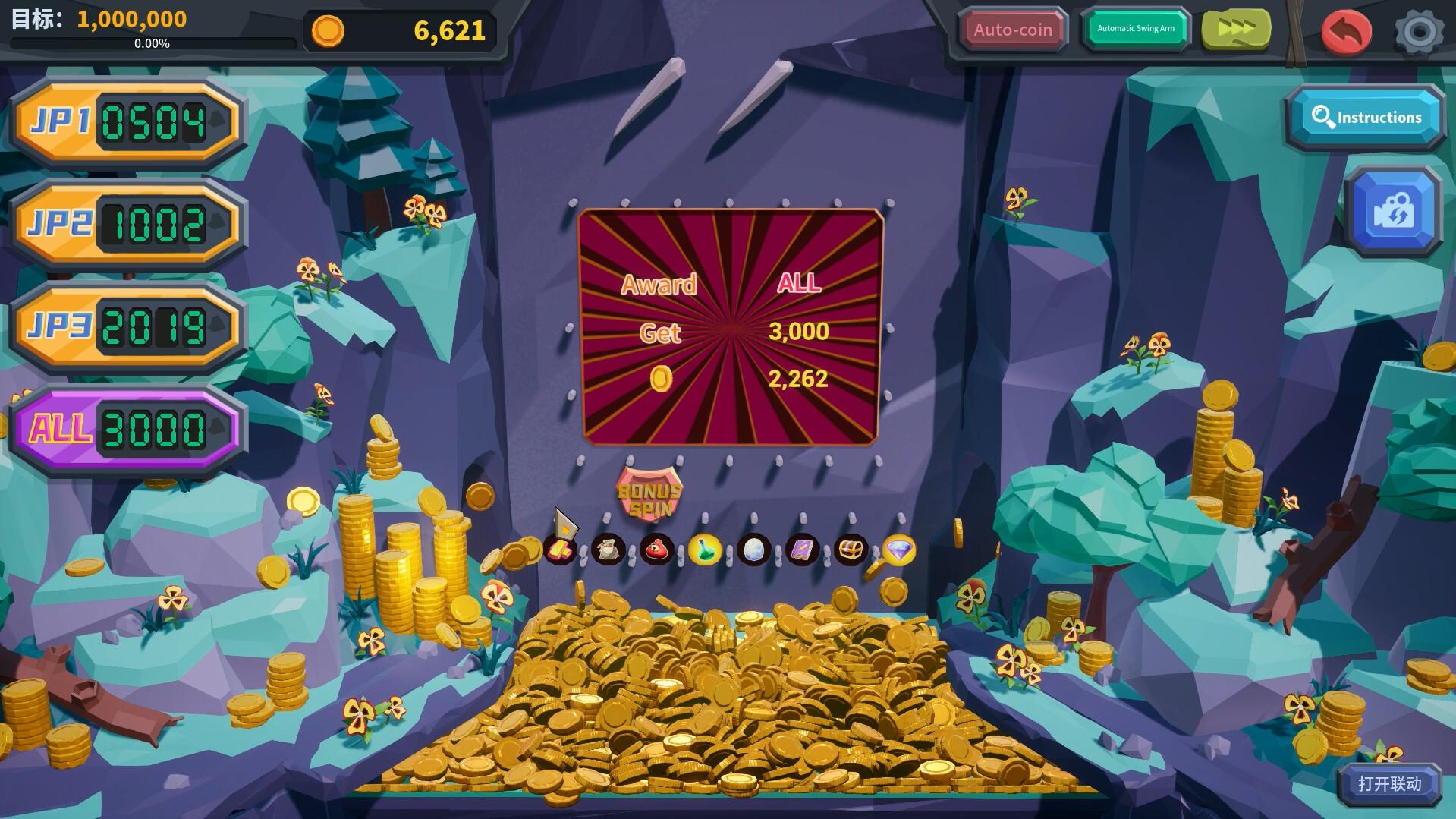The image size is (1456, 819).
Task: Activate the fast-forward speed icon
Action: pyautogui.click(x=1237, y=29)
